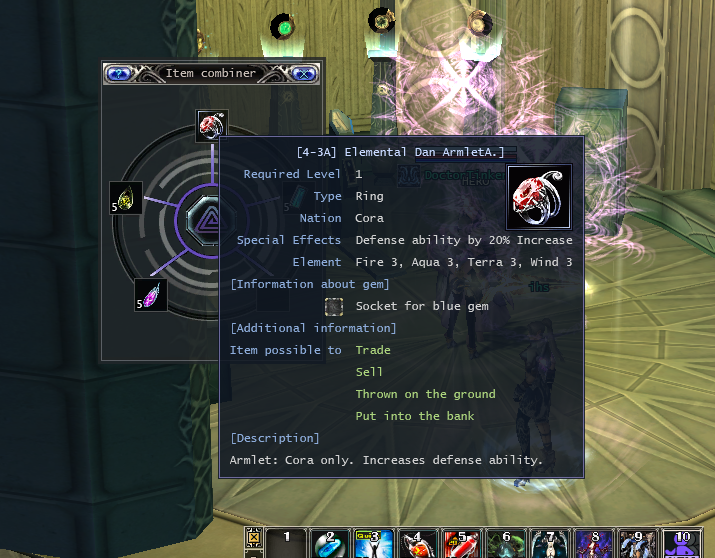The height and width of the screenshot is (558, 715).
Task: Use the red capsule item in slot 5
Action: pos(462,542)
